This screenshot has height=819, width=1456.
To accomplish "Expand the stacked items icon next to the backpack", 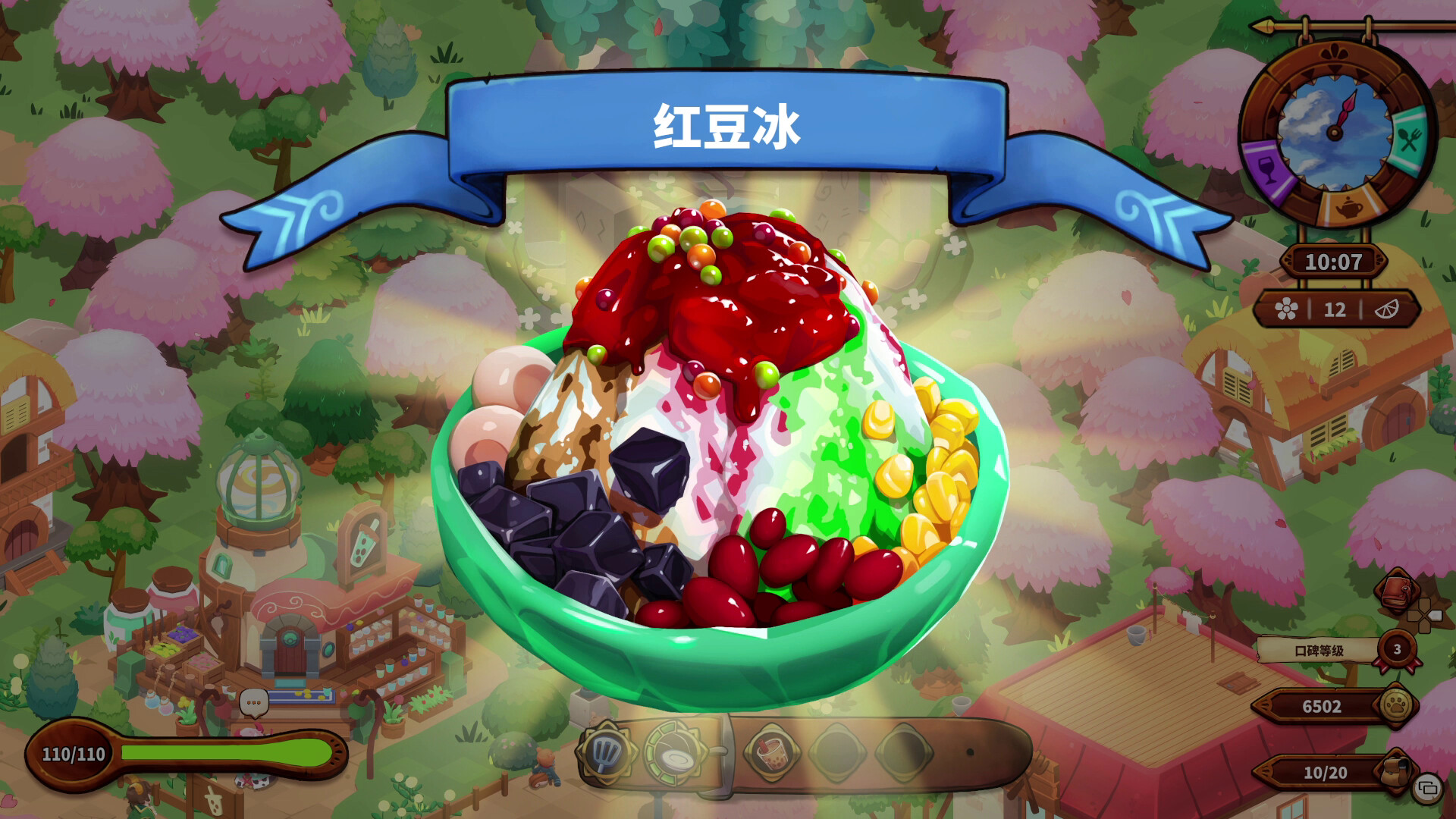I will (x=1427, y=788).
